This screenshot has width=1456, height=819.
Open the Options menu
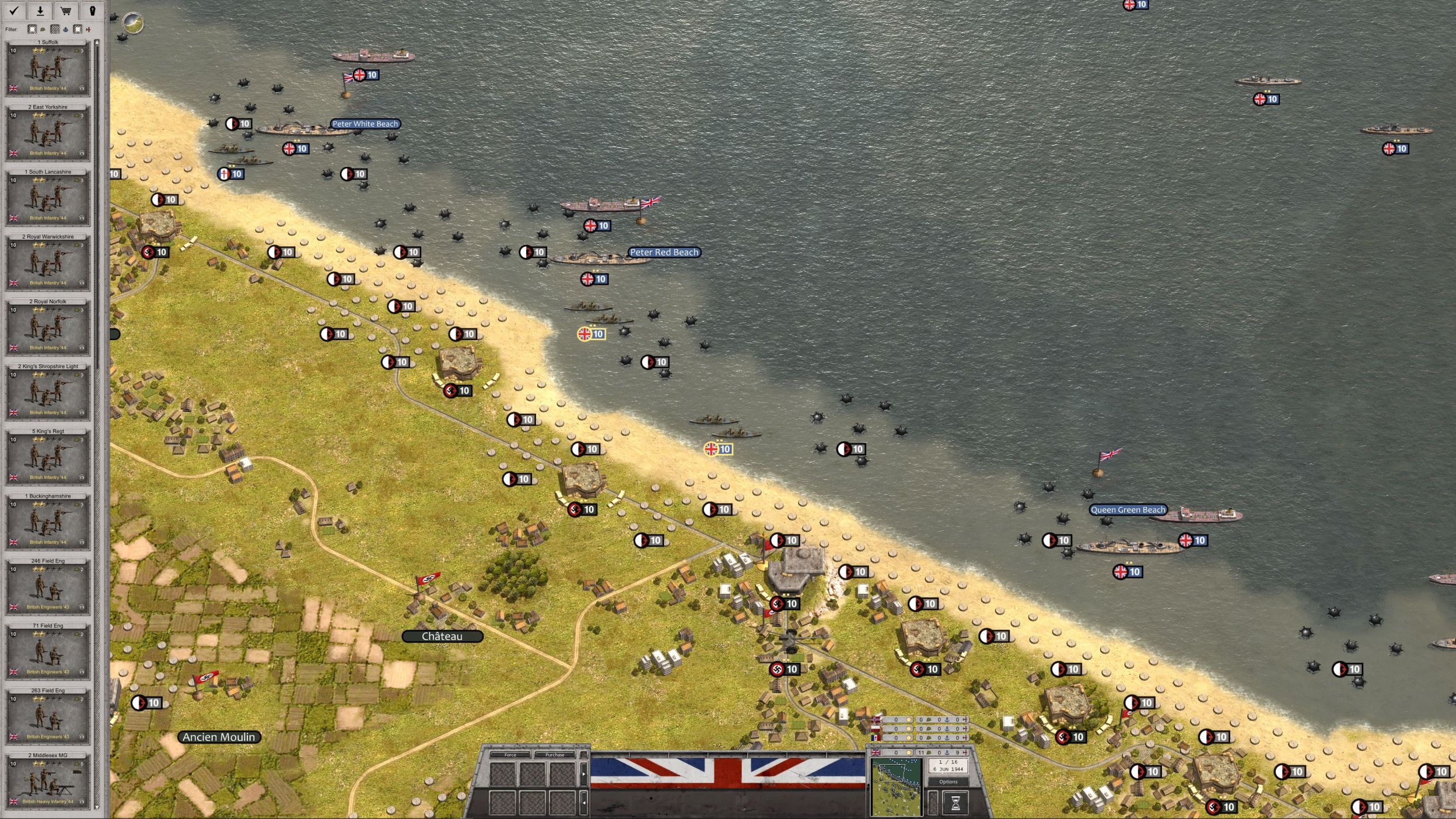coord(948,782)
